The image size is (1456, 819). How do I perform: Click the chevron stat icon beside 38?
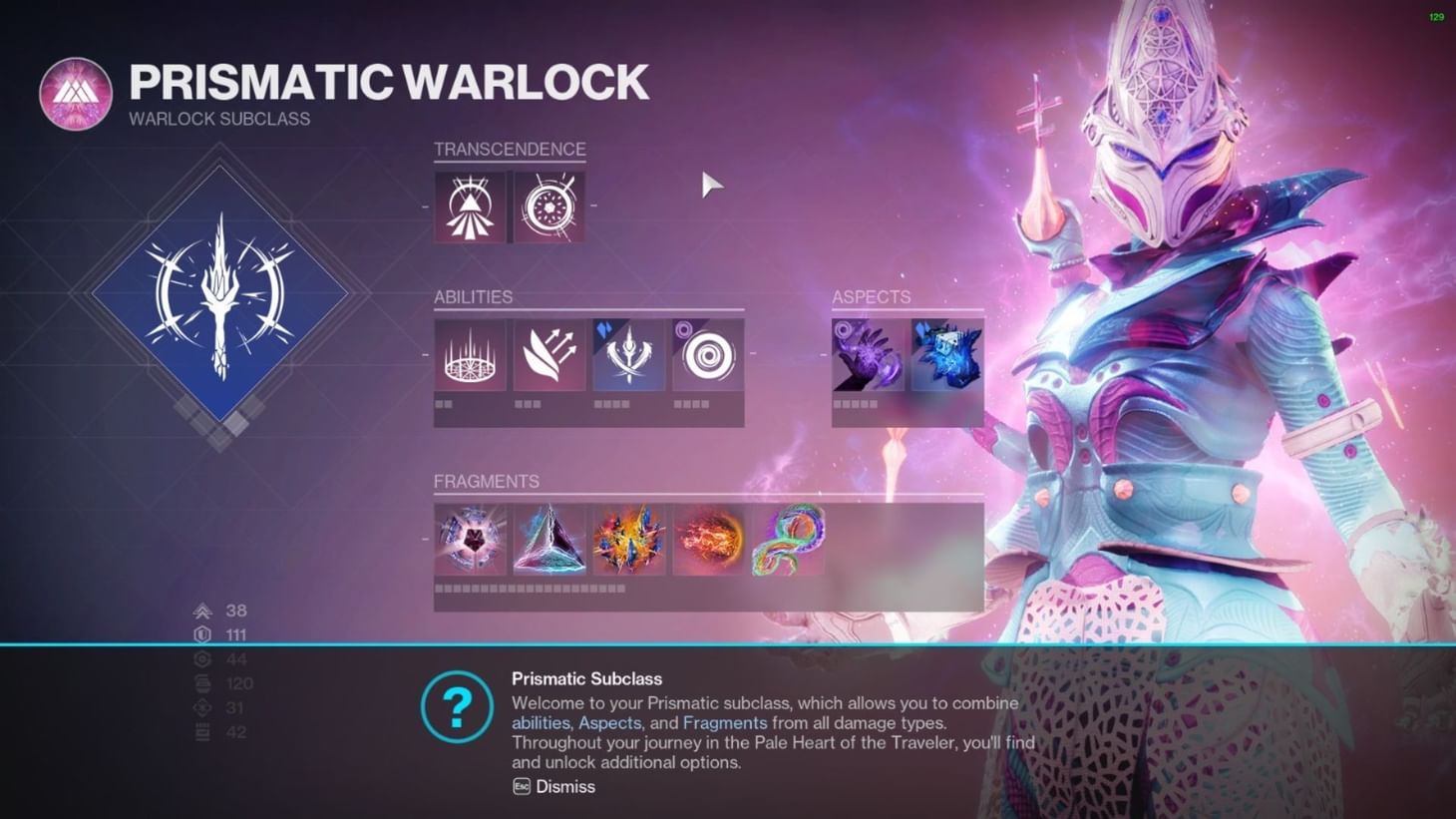tap(202, 611)
